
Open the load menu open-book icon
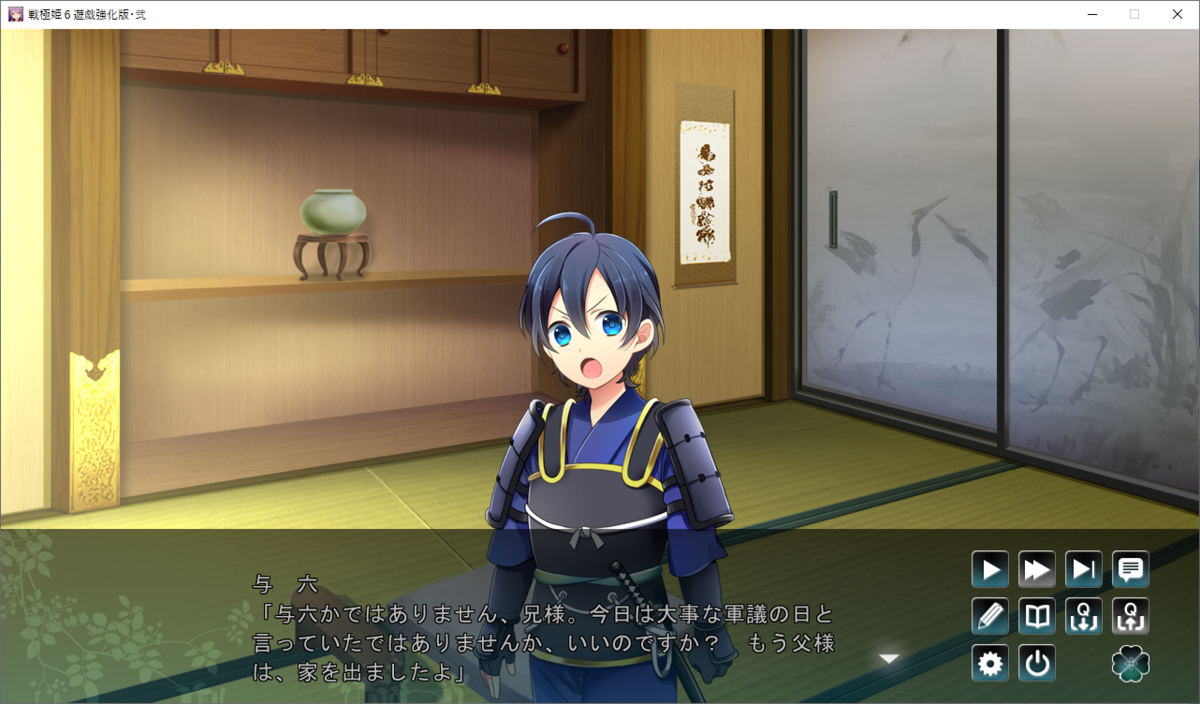(1037, 616)
